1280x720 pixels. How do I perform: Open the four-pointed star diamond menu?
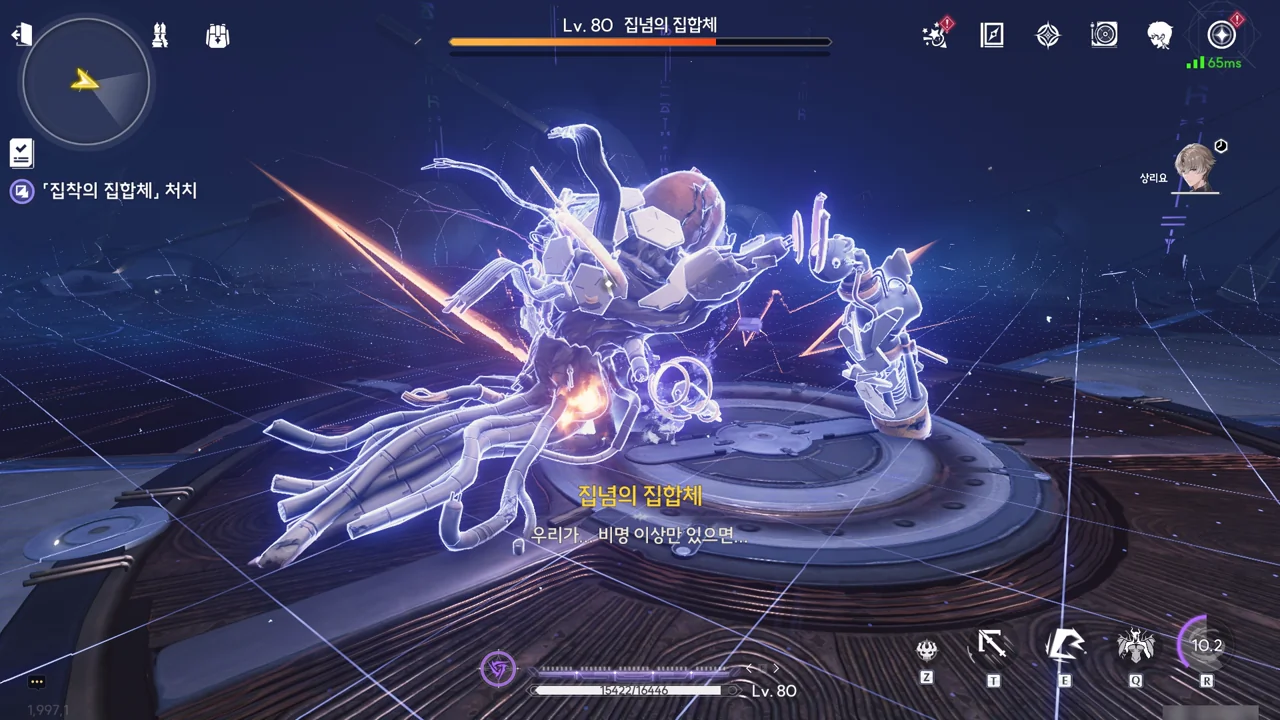(x=1047, y=36)
